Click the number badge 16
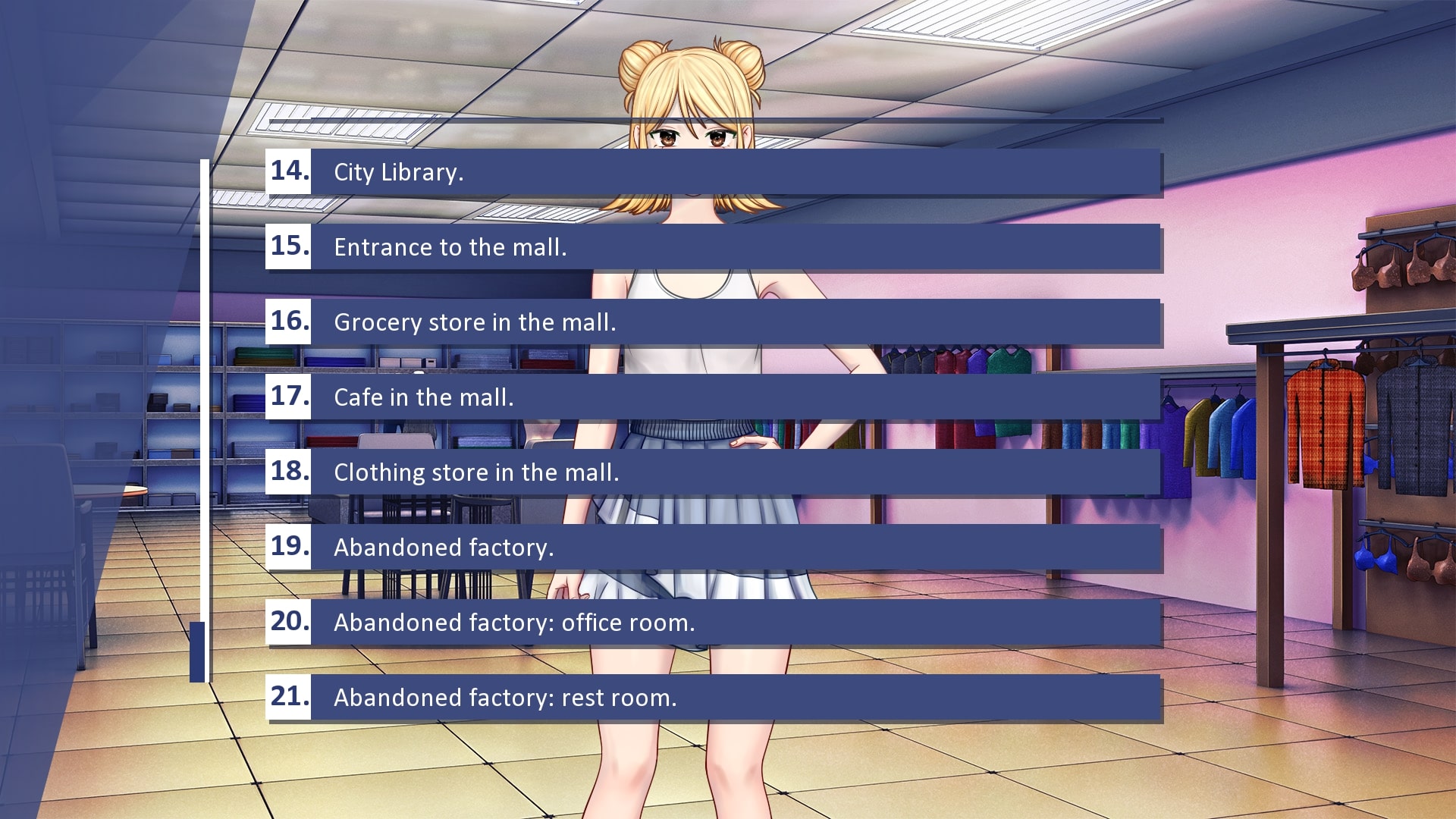The image size is (1456, 819). [x=290, y=322]
